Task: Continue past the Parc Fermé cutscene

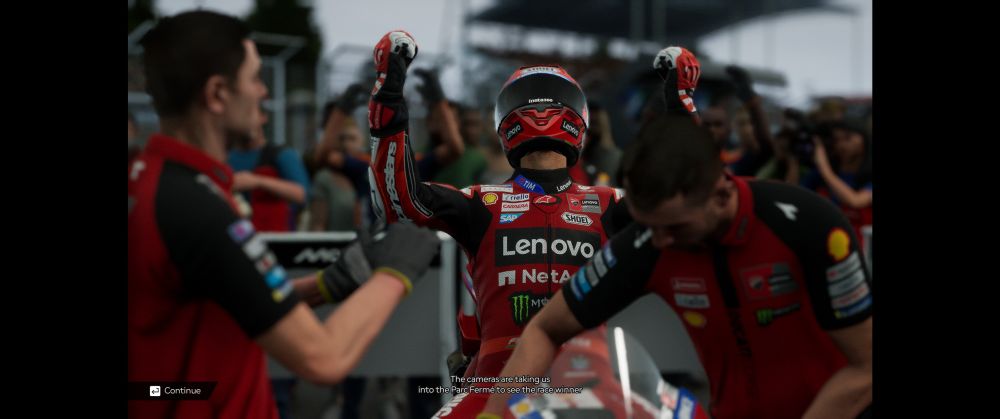Action: [175, 391]
